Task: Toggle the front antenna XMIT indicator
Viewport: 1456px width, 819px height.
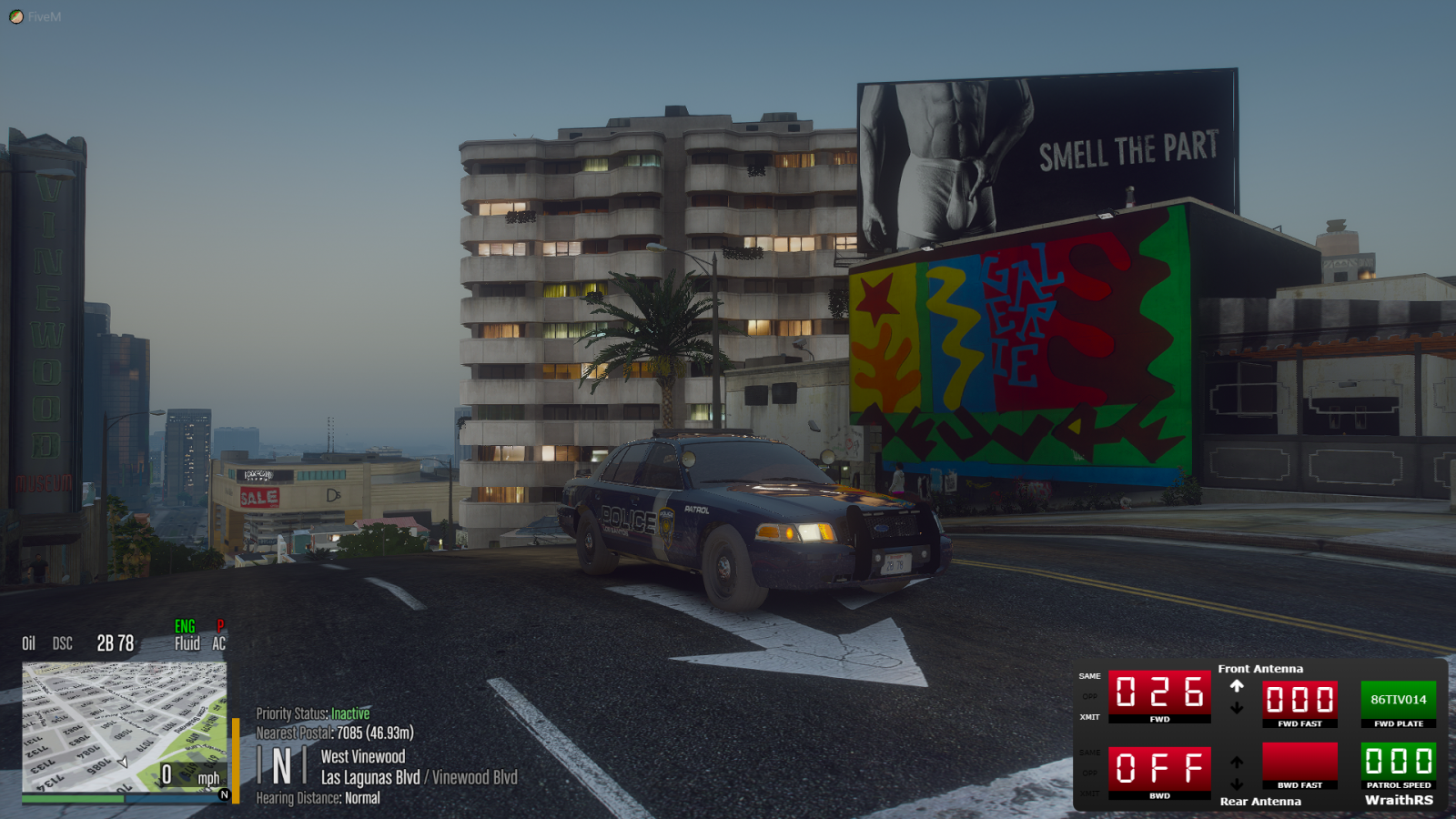Action: [x=1089, y=717]
